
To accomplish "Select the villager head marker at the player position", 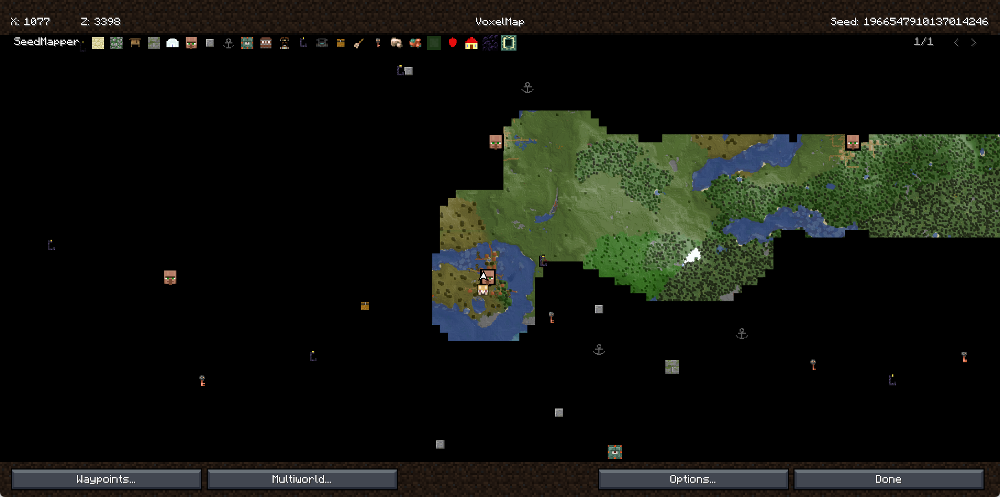I will (x=488, y=276).
